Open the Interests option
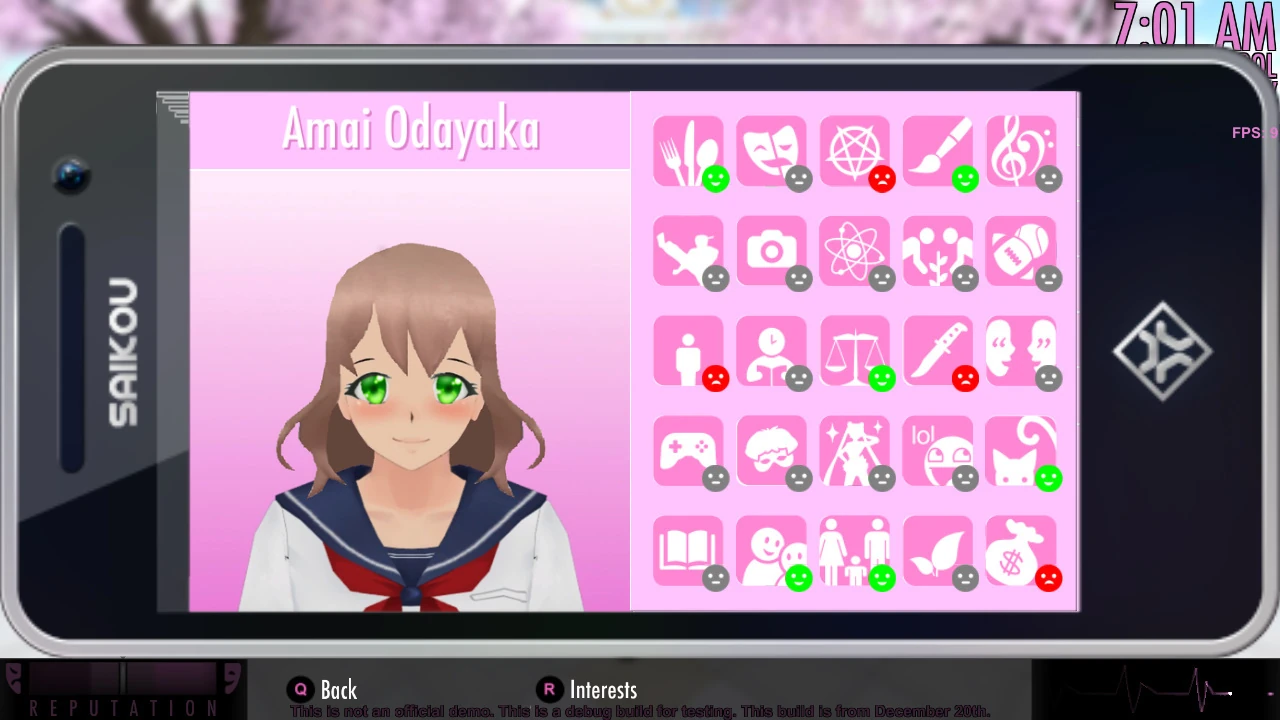Image resolution: width=1280 pixels, height=720 pixels. (x=603, y=689)
